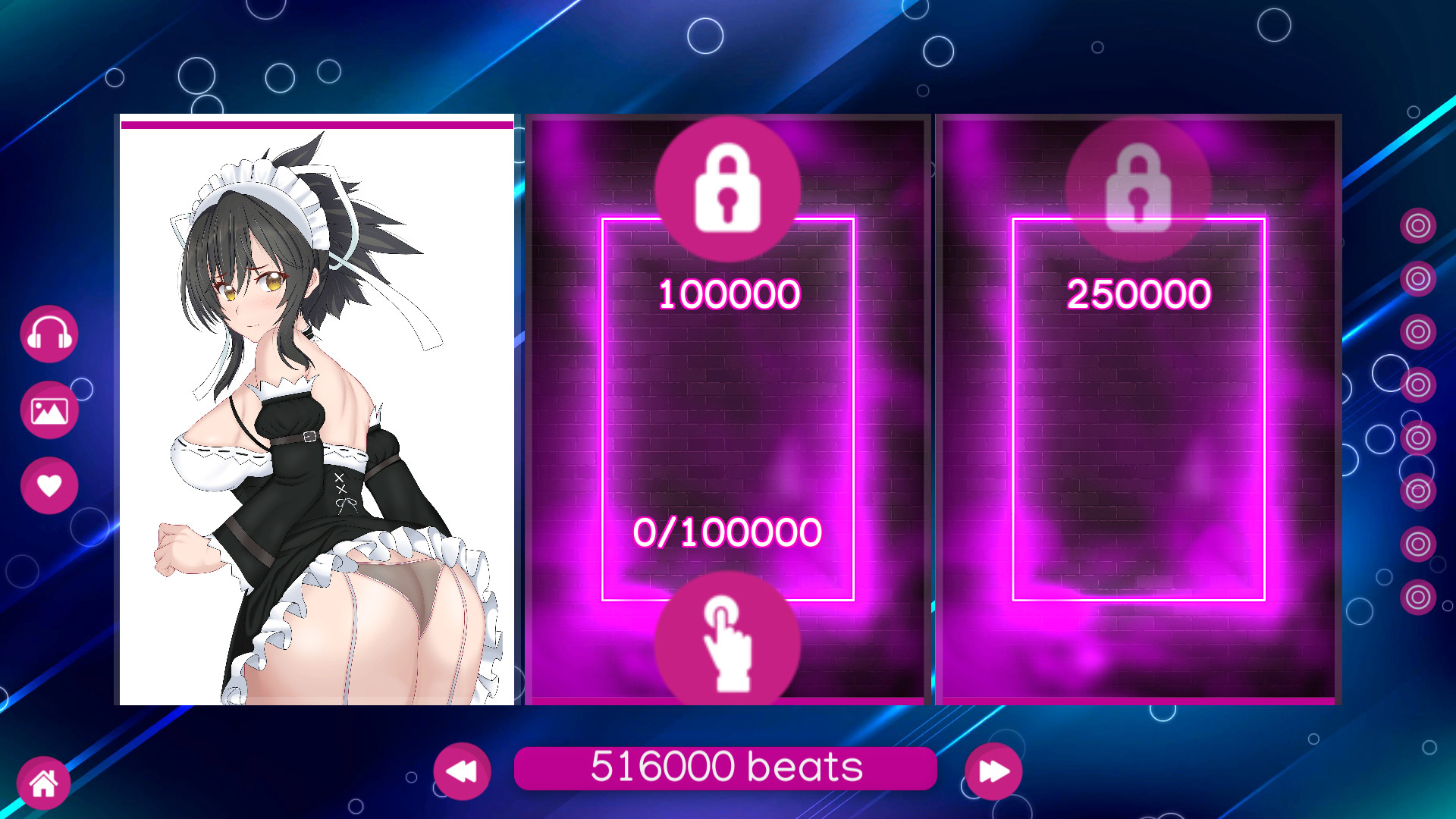Select the bottom target icon on the right

pos(1417,597)
